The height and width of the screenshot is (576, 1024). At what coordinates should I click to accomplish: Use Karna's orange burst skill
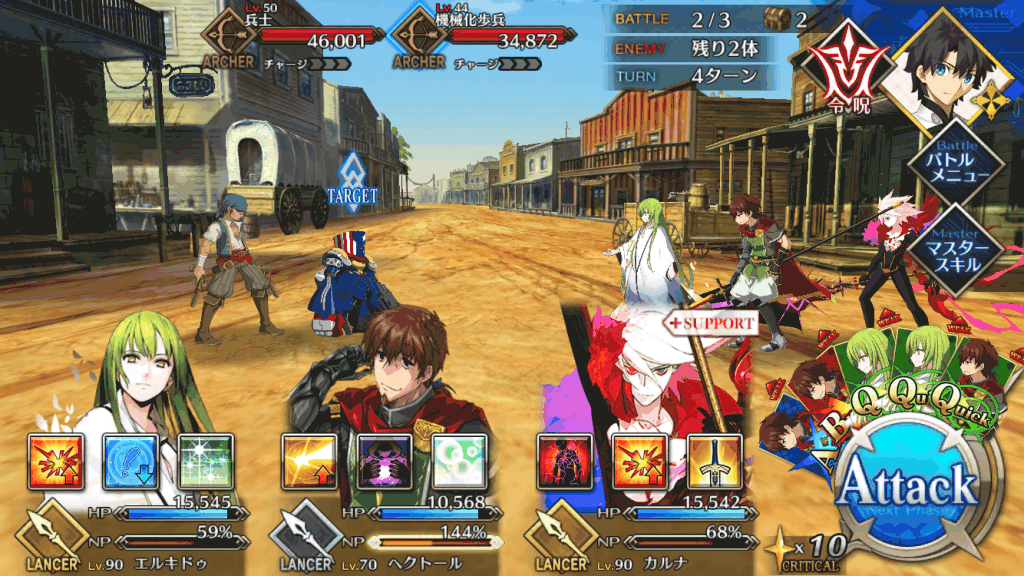point(639,462)
